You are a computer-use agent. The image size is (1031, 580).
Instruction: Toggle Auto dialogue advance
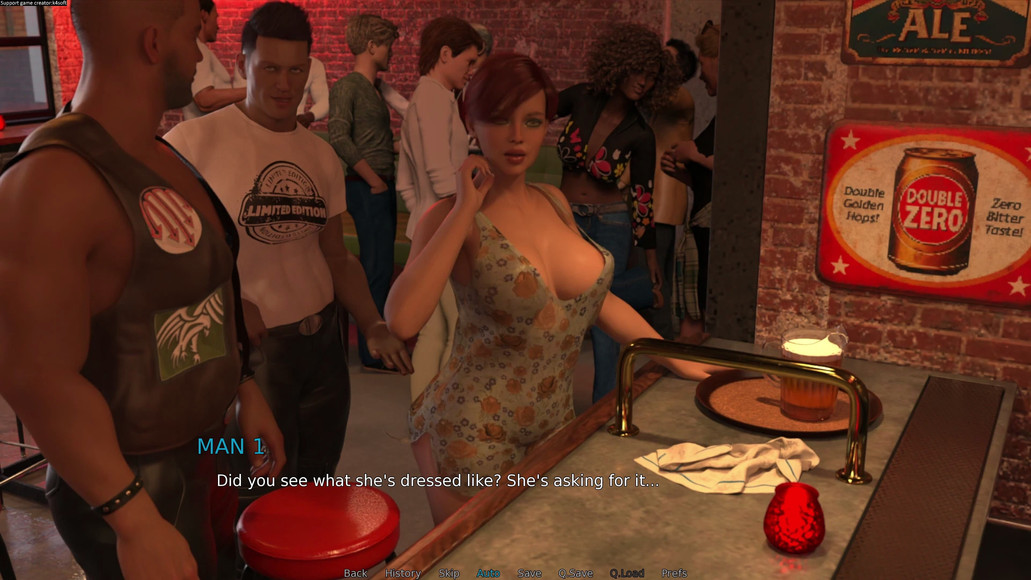[488, 573]
